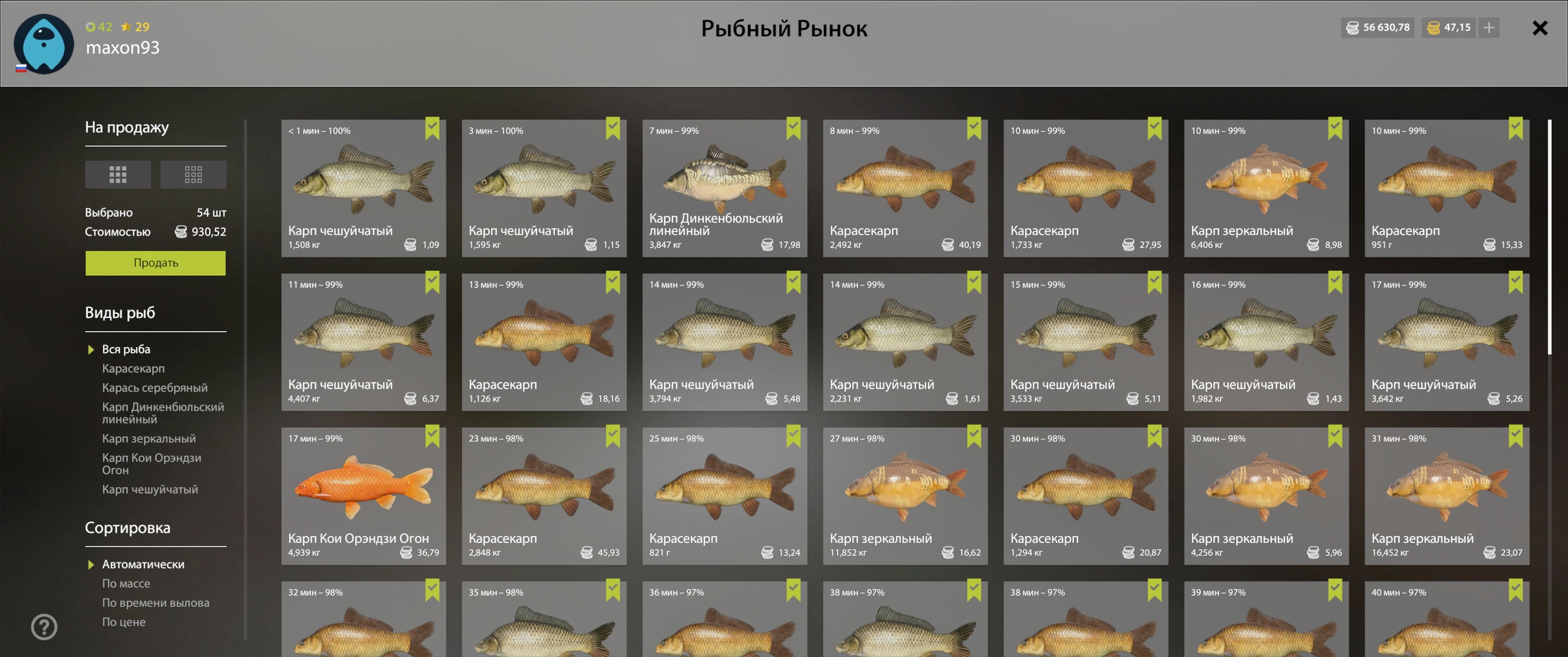Show Вся рыба filter
The height and width of the screenshot is (657, 1568).
click(x=126, y=349)
